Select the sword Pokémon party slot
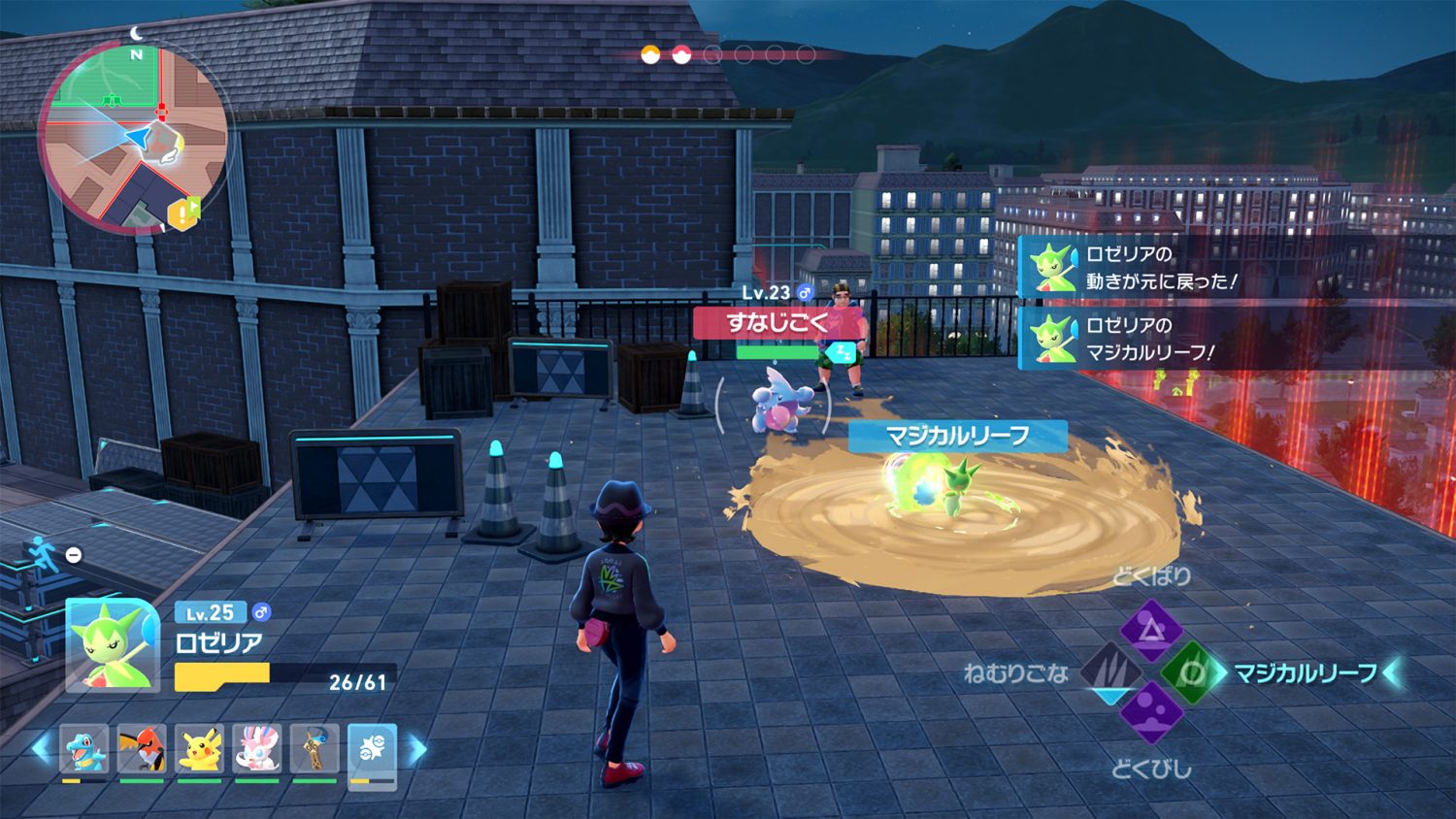Screen dimensions: 1456x819 pyautogui.click(x=314, y=749)
